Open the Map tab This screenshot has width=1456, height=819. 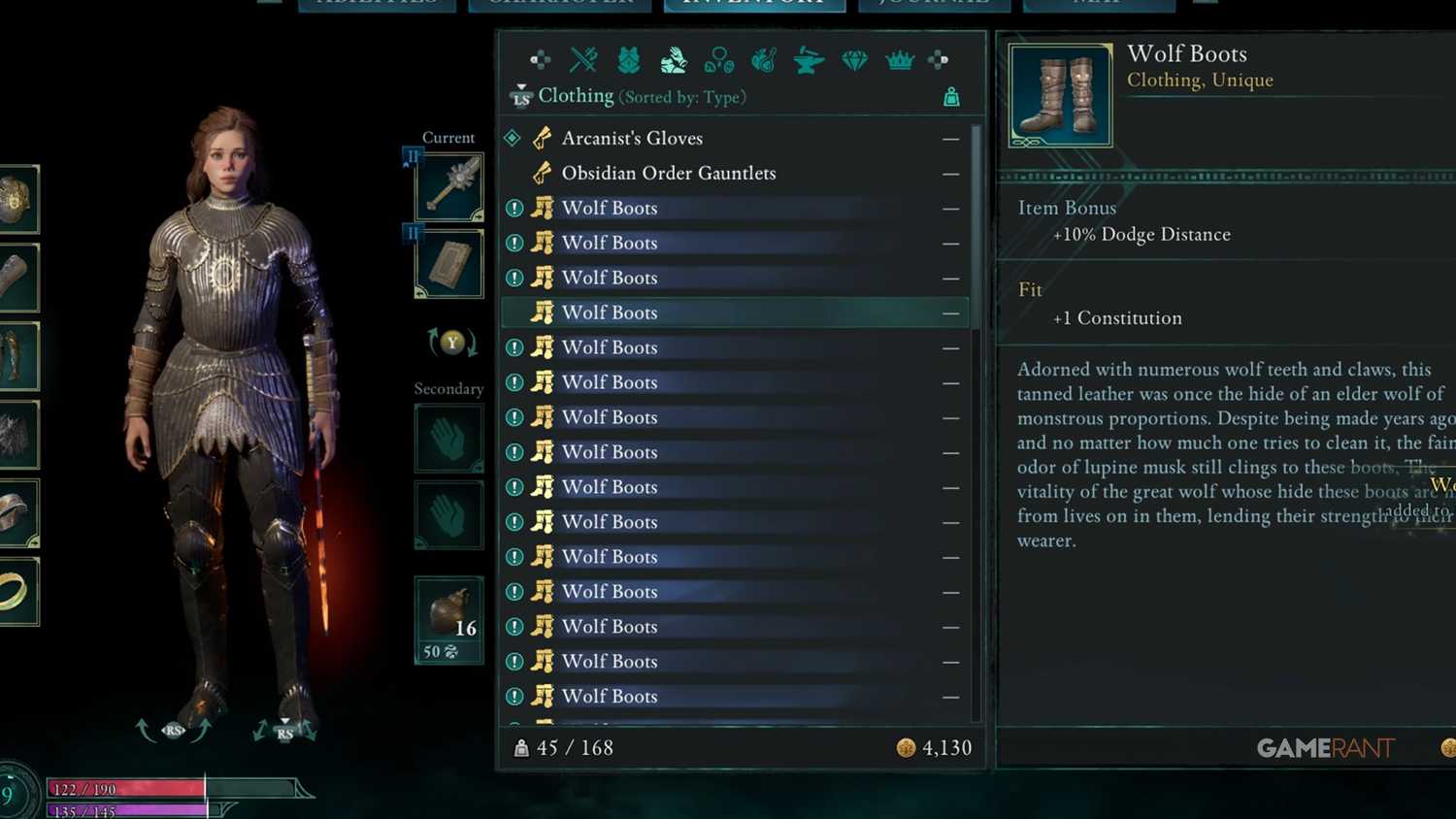point(1097,5)
